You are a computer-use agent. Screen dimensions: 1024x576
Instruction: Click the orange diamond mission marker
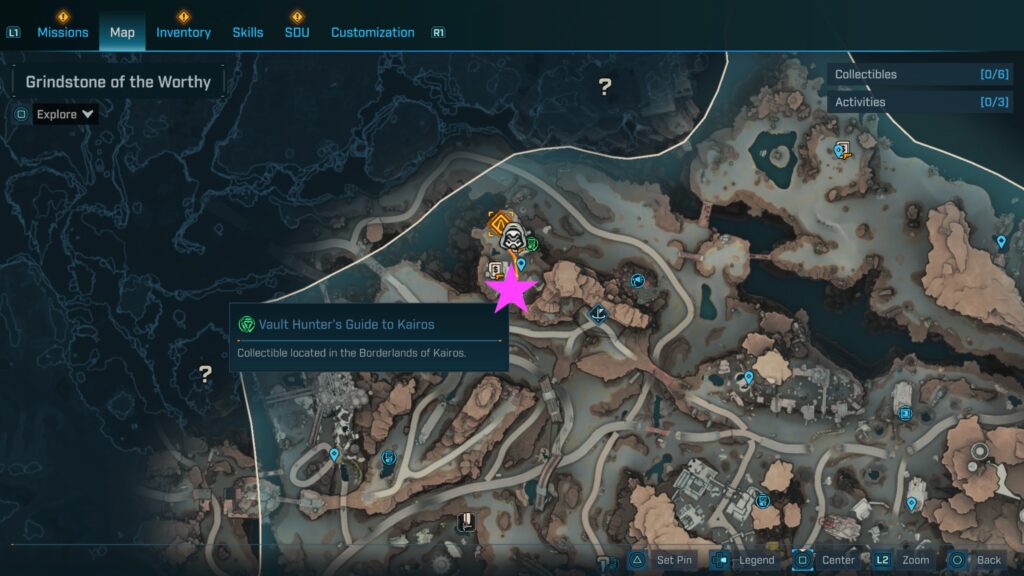click(498, 219)
